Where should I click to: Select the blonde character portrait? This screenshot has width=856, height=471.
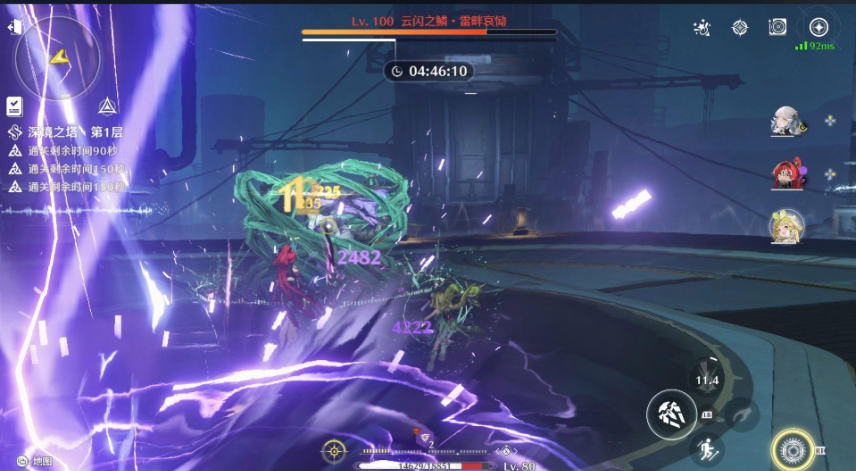click(x=785, y=227)
